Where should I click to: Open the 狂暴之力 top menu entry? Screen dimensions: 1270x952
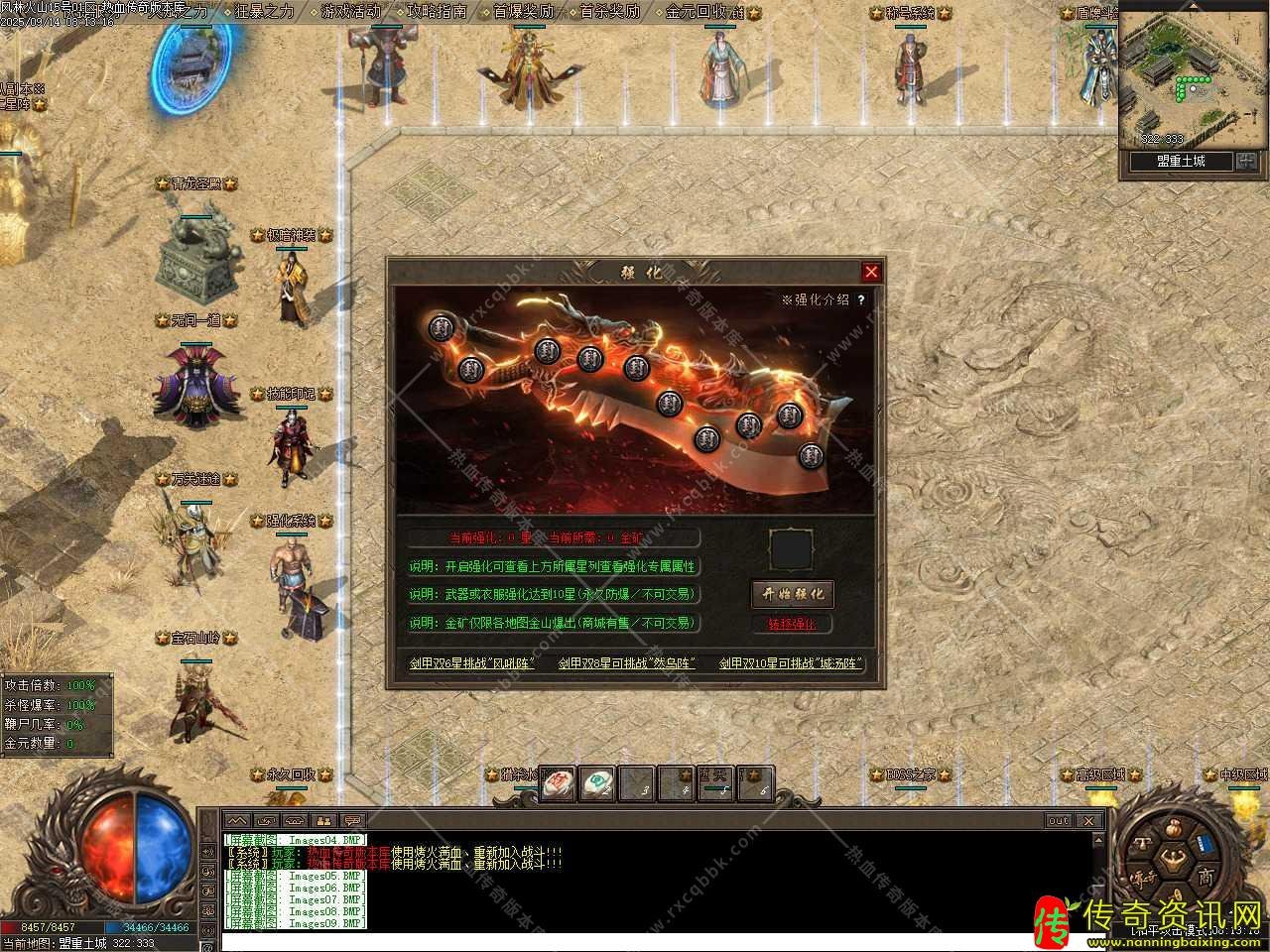click(264, 12)
